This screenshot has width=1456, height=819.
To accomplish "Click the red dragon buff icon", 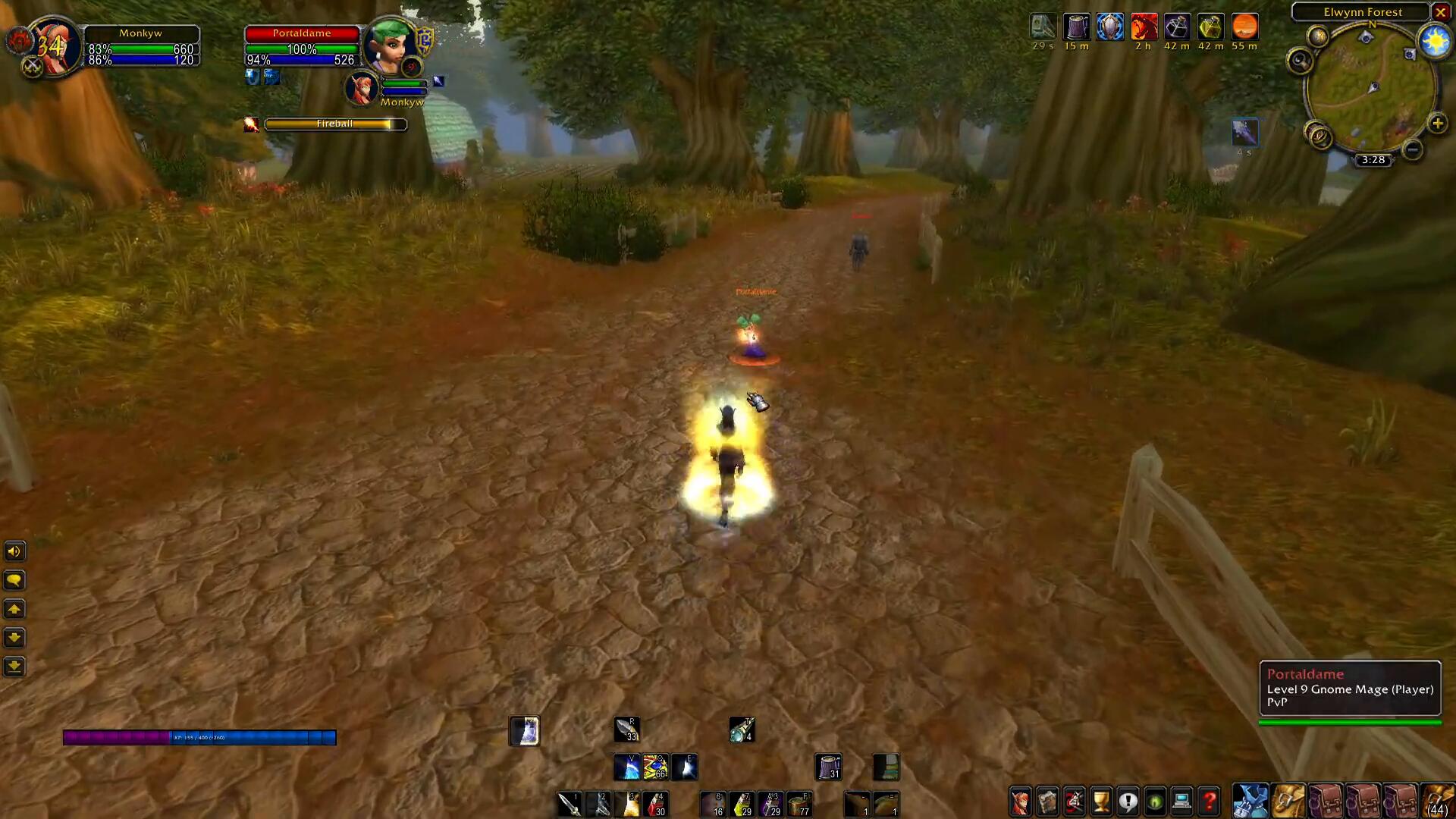I will click(1144, 27).
